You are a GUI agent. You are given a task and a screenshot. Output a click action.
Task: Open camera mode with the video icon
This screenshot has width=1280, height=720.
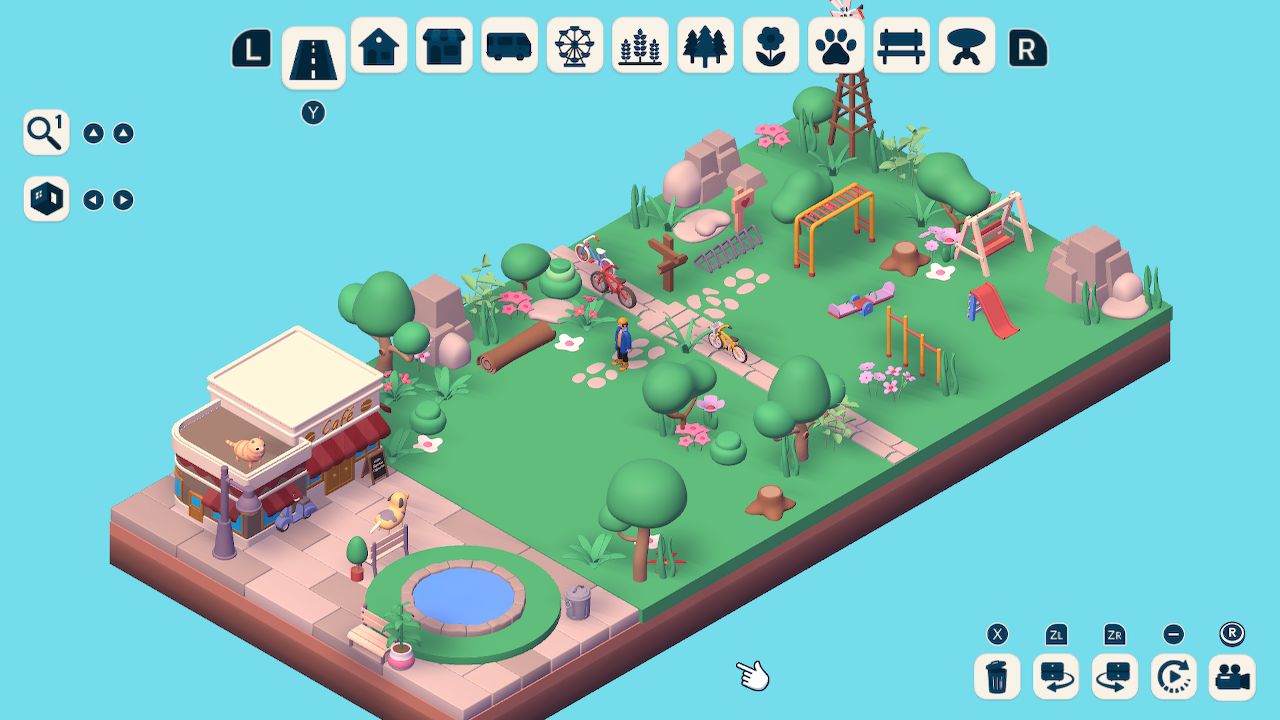point(1232,677)
